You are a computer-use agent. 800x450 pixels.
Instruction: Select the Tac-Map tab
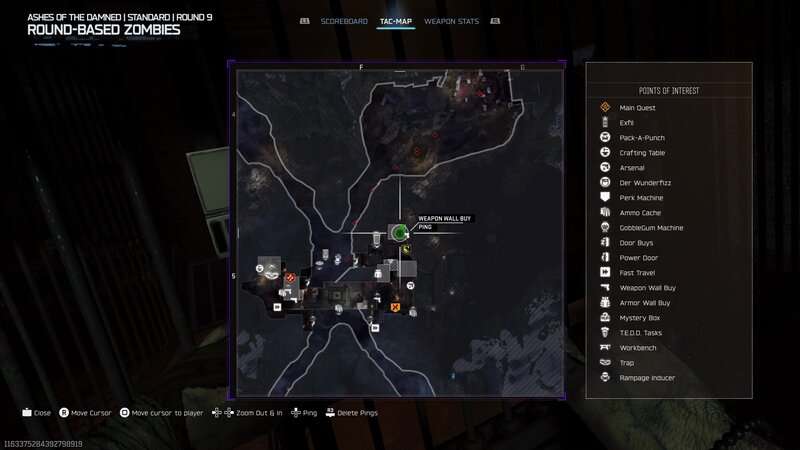point(396,21)
